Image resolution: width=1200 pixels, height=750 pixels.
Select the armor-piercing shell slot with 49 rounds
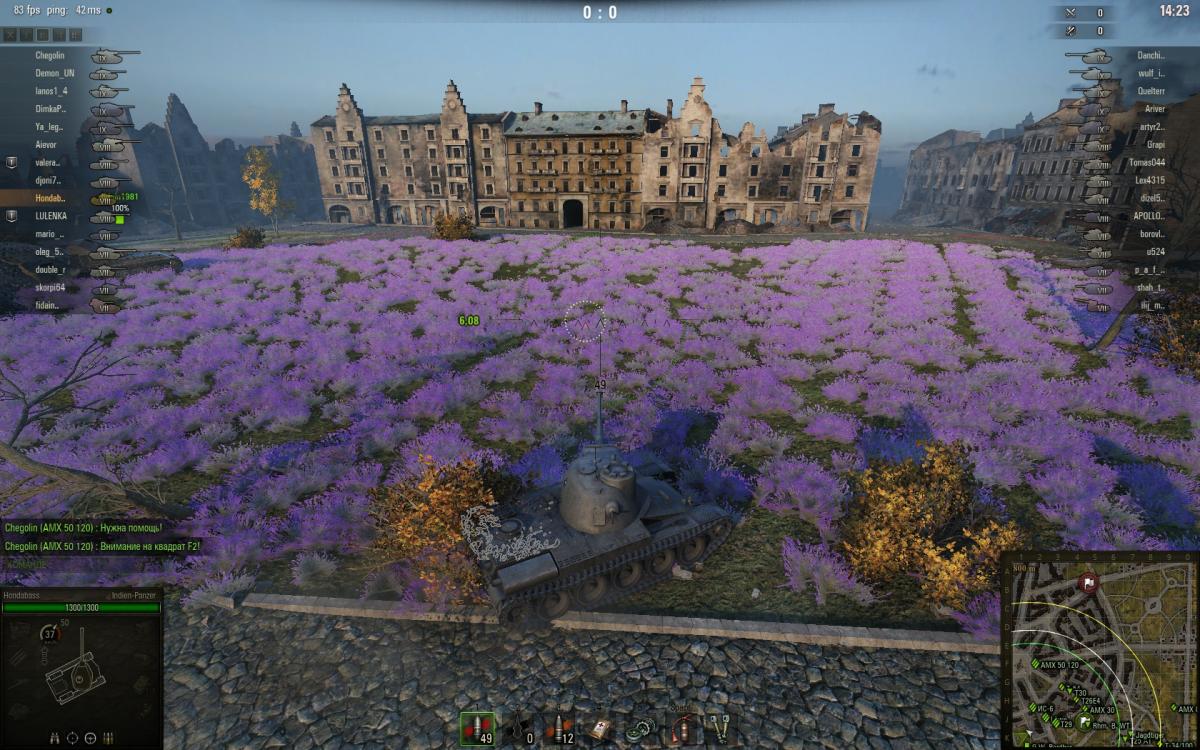477,728
